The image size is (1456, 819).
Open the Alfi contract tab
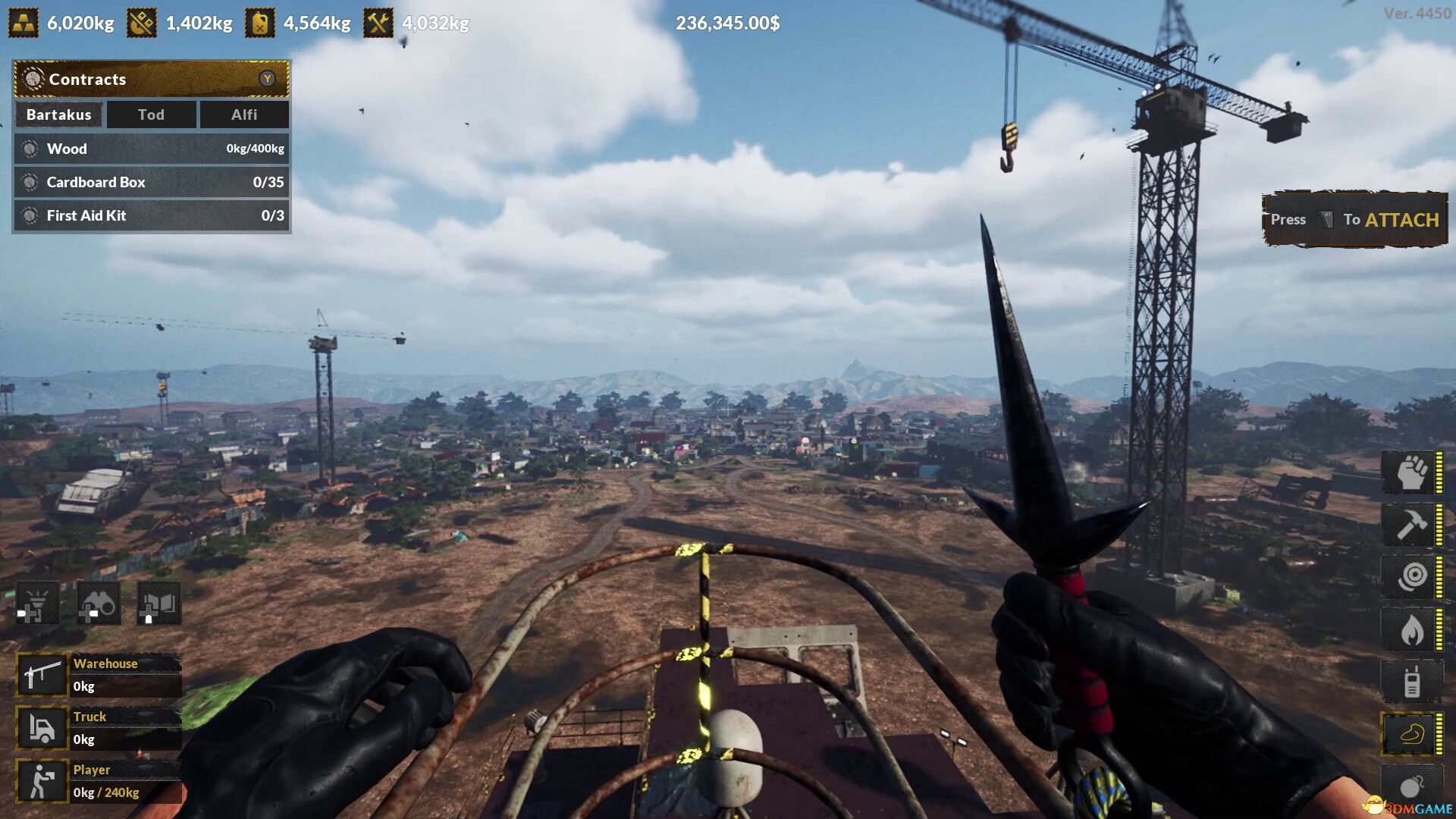pos(243,115)
